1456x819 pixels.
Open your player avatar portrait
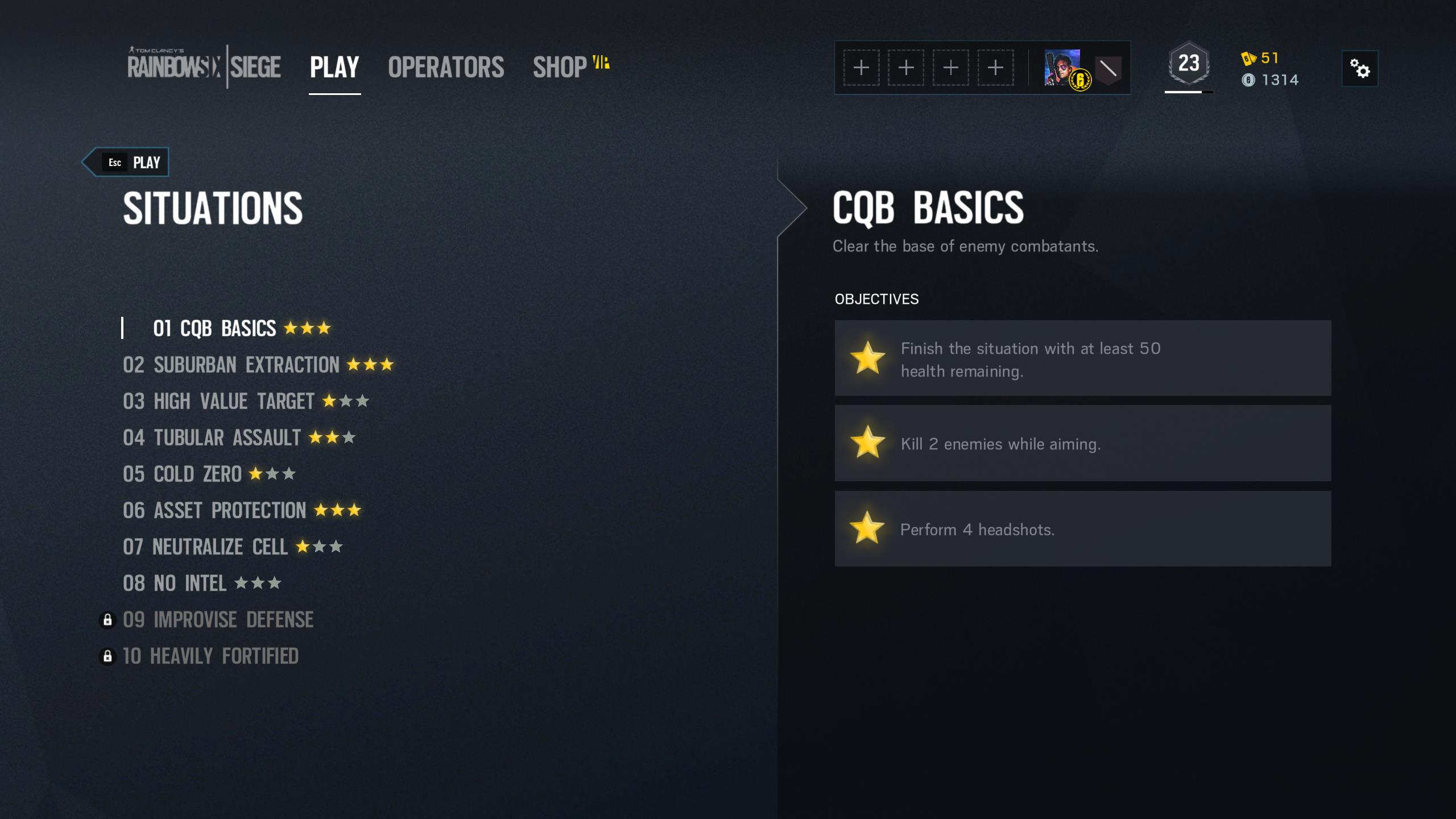coord(1062,68)
